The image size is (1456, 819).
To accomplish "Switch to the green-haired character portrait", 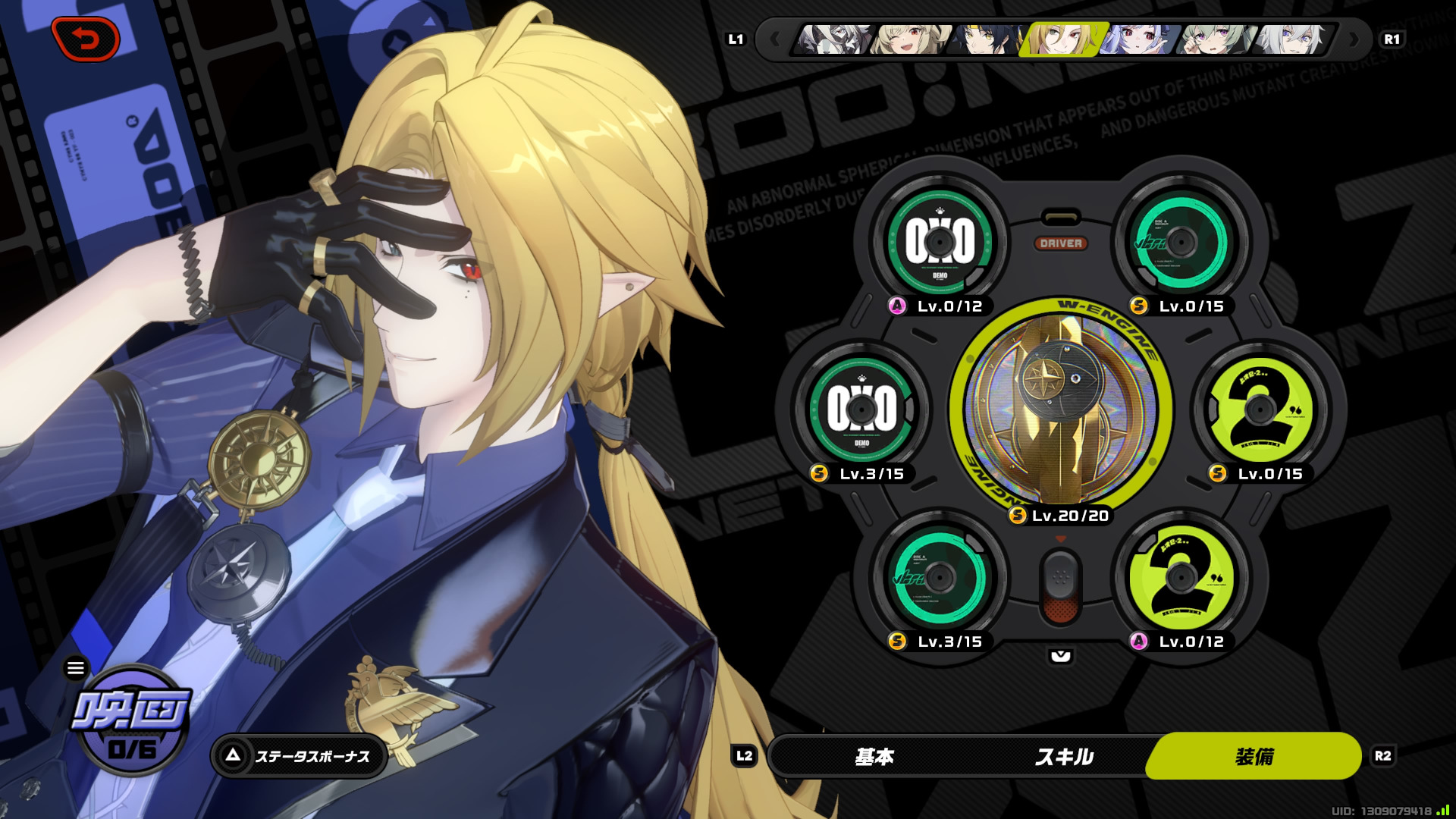I will tap(1213, 39).
